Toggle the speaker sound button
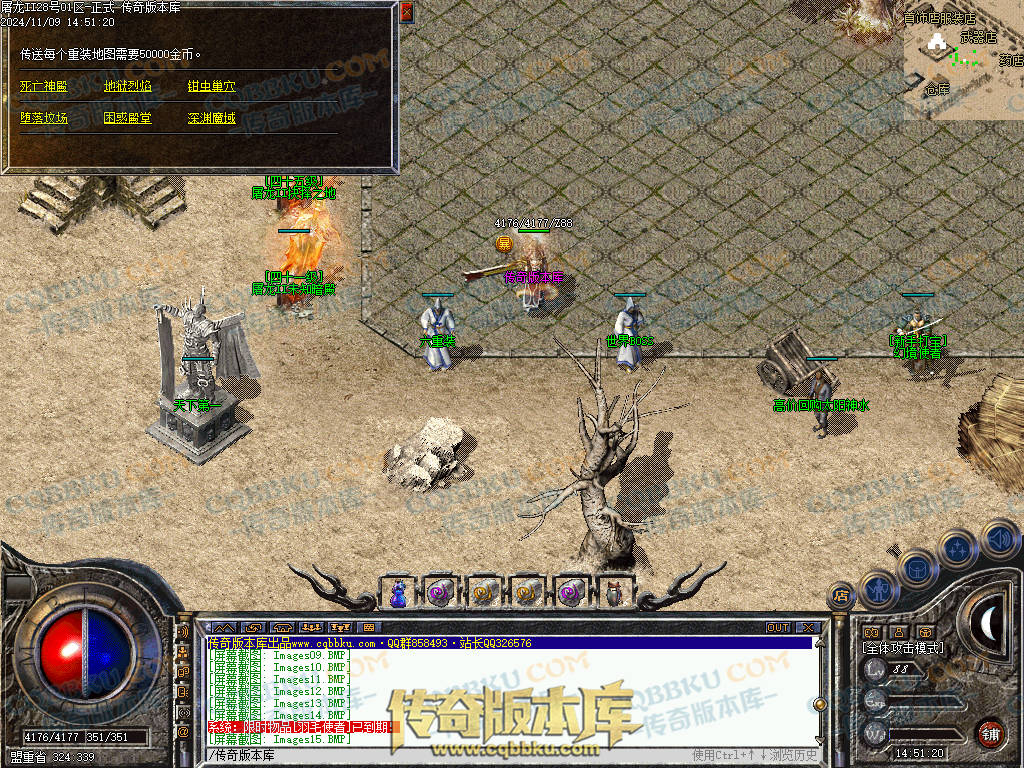 [x=1000, y=539]
